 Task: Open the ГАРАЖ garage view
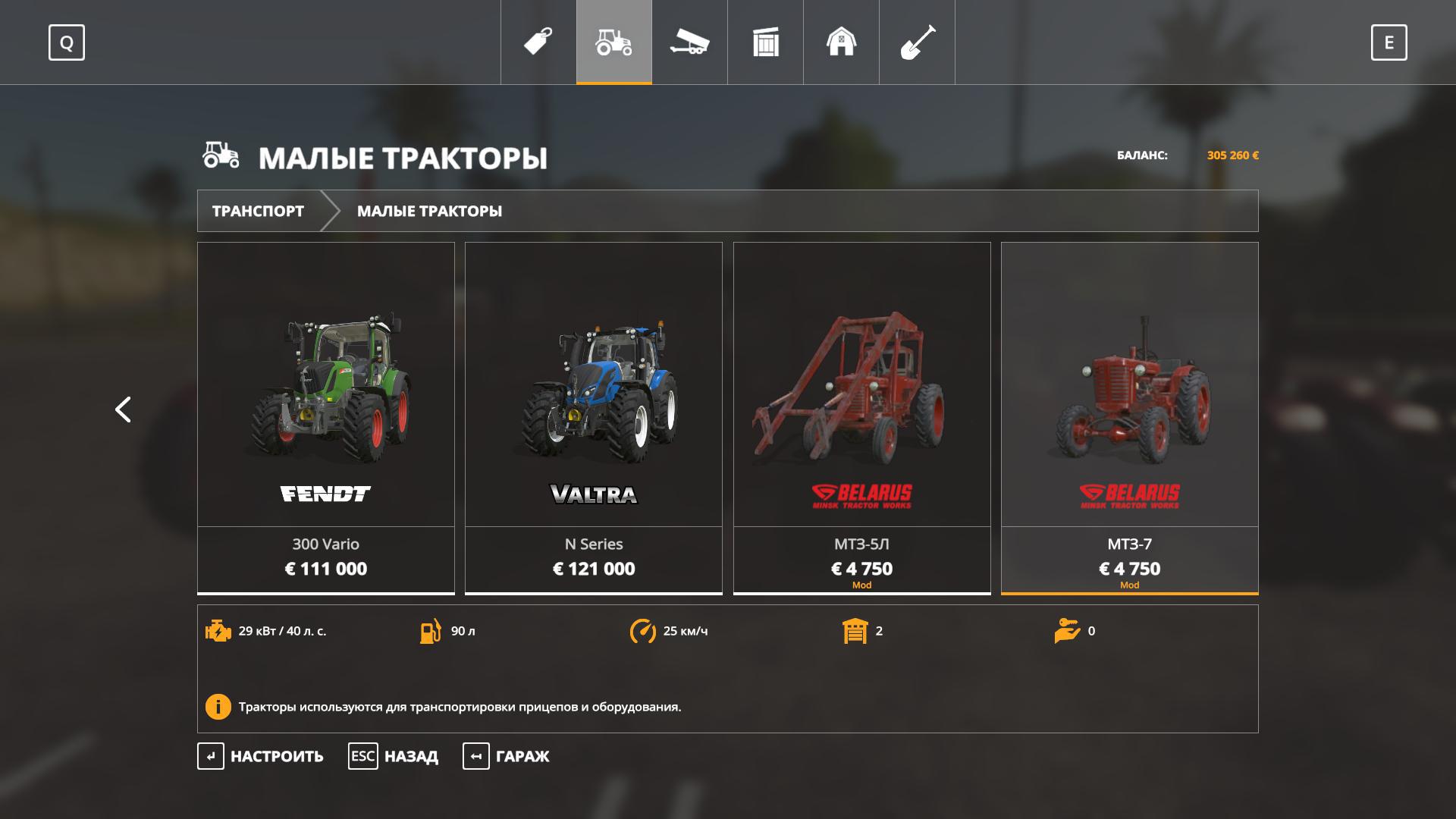click(507, 756)
